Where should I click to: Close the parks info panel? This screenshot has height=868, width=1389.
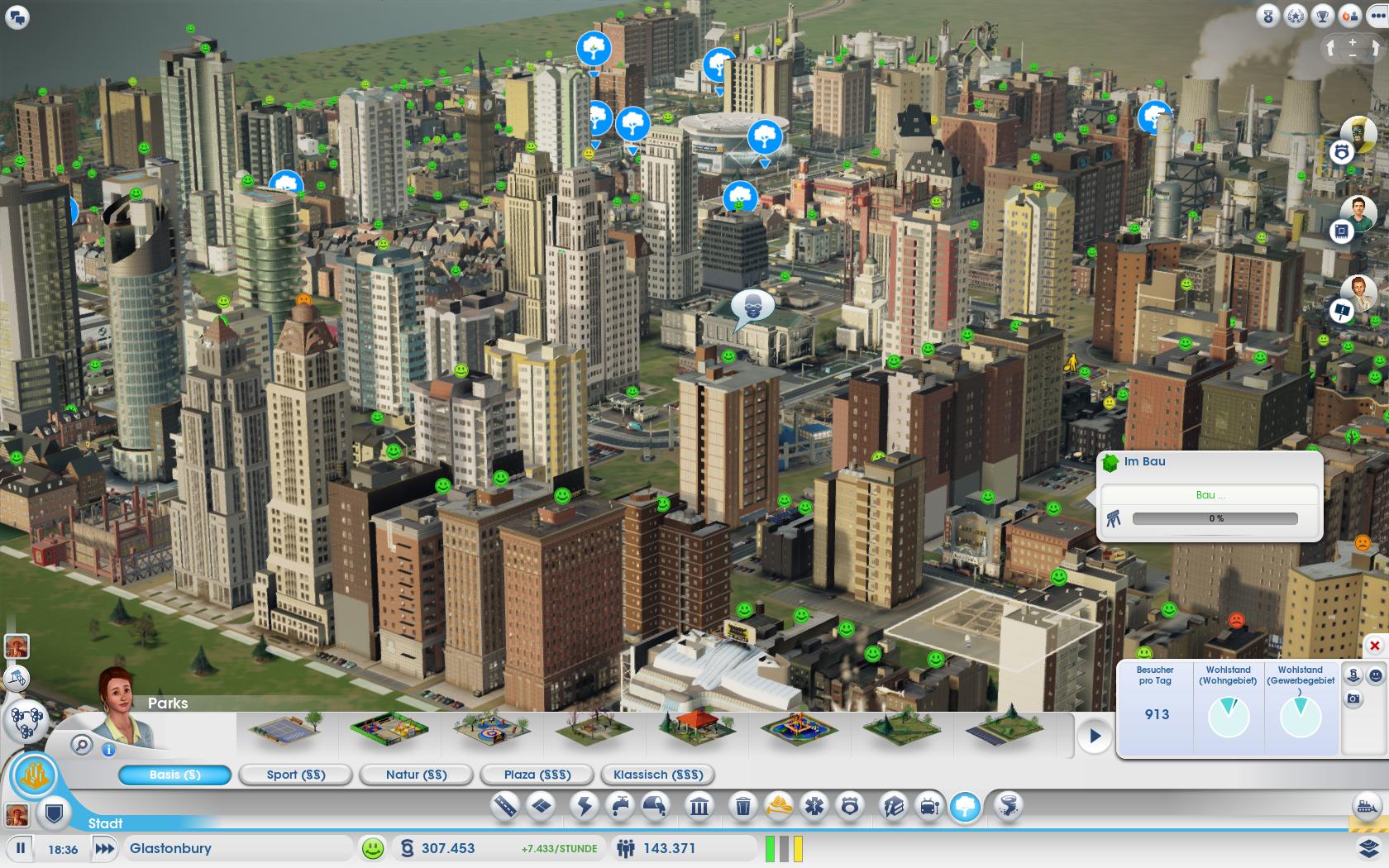tap(1375, 646)
